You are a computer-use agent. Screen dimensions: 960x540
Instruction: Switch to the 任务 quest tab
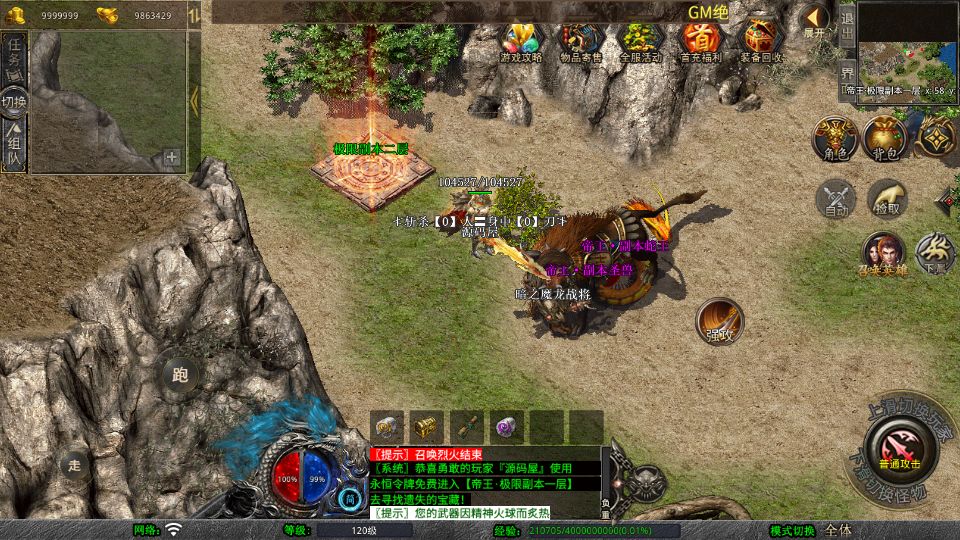point(15,54)
